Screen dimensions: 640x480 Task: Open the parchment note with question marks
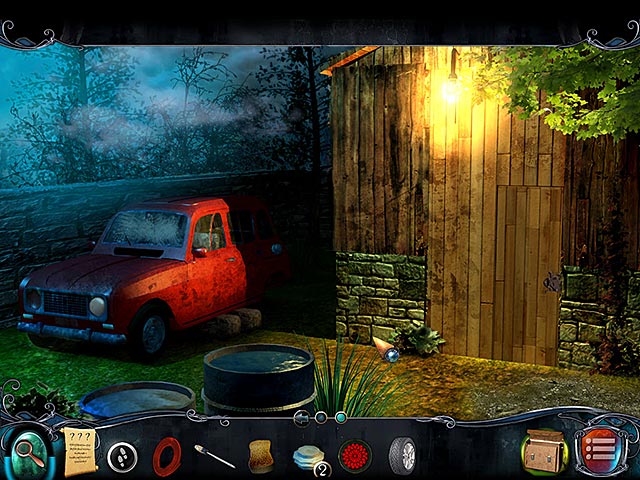pyautogui.click(x=79, y=452)
